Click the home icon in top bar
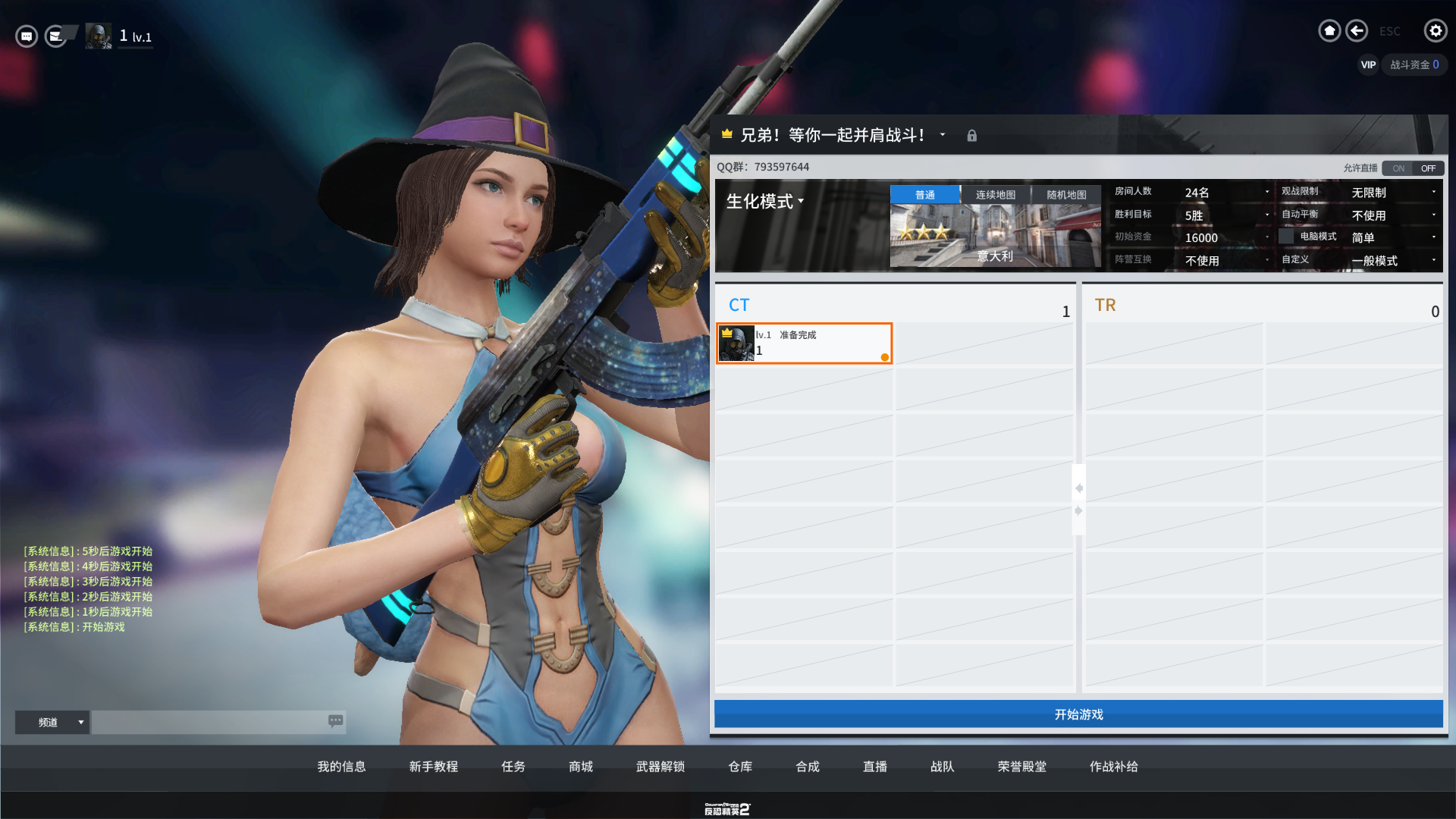This screenshot has width=1456, height=819. pyautogui.click(x=1329, y=30)
